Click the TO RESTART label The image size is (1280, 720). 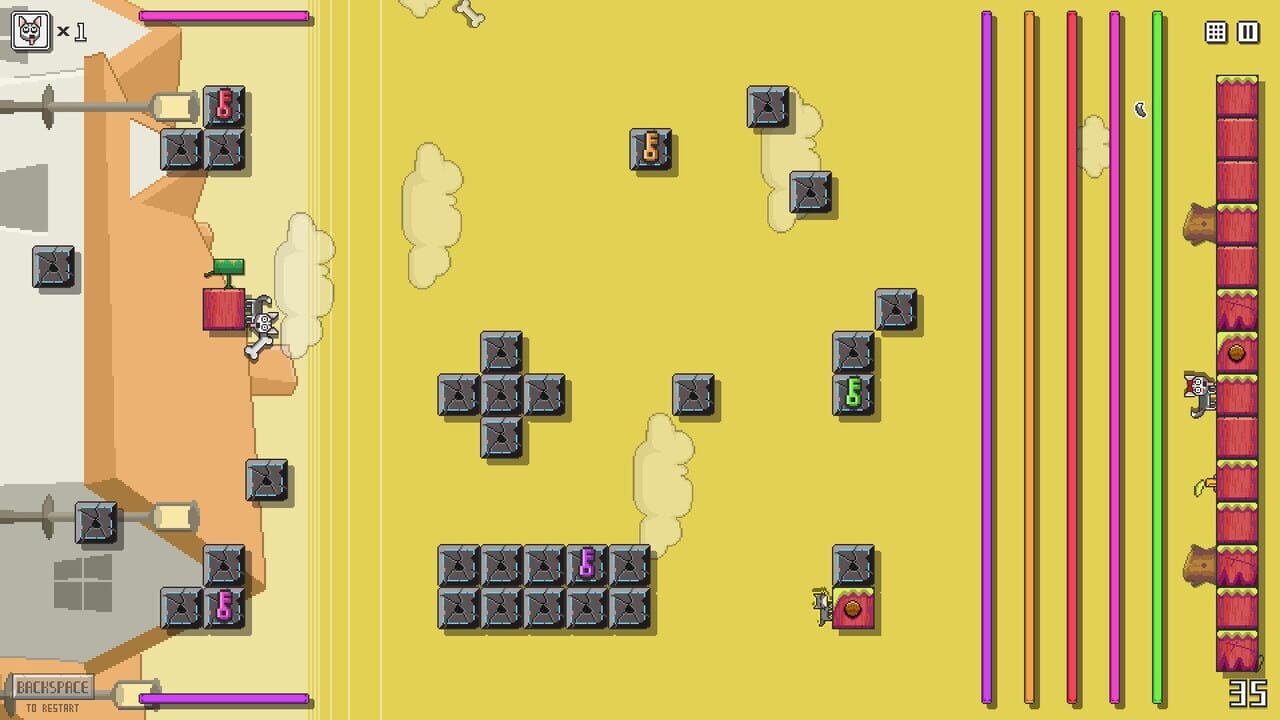tap(53, 706)
